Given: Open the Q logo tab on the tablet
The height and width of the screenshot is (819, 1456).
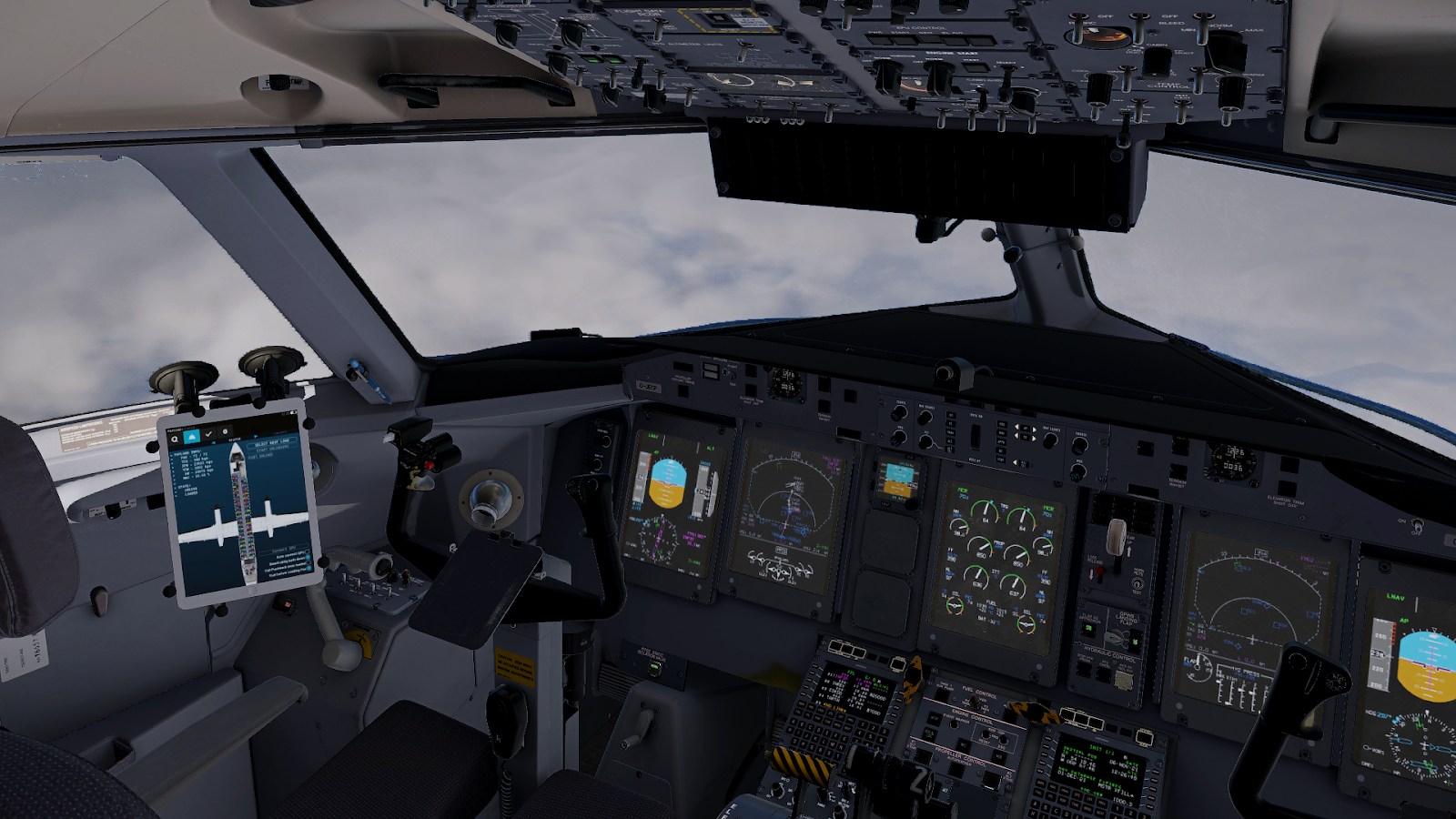Looking at the screenshot, I should click(175, 439).
